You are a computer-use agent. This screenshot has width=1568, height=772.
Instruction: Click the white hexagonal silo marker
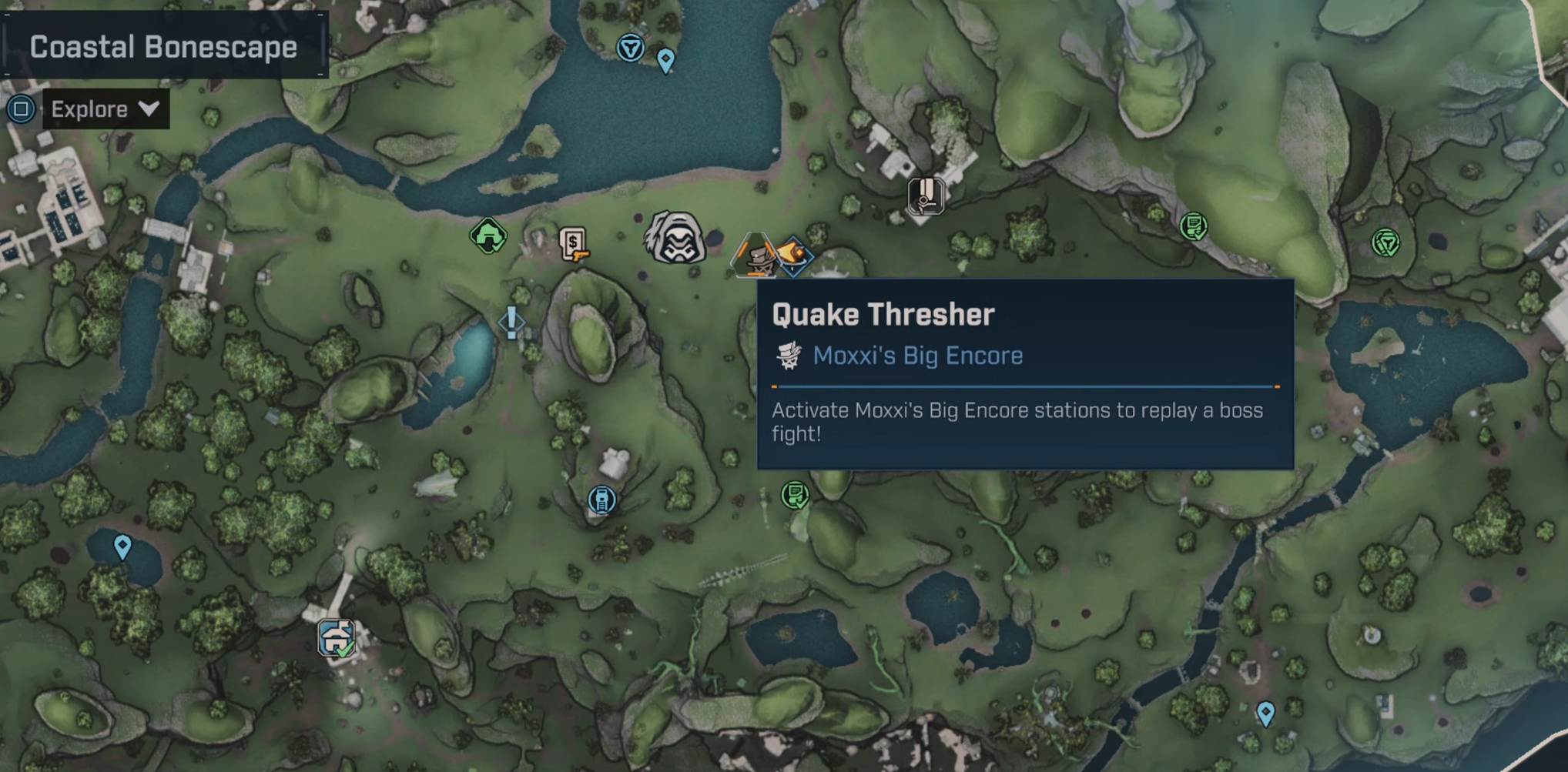pos(925,195)
